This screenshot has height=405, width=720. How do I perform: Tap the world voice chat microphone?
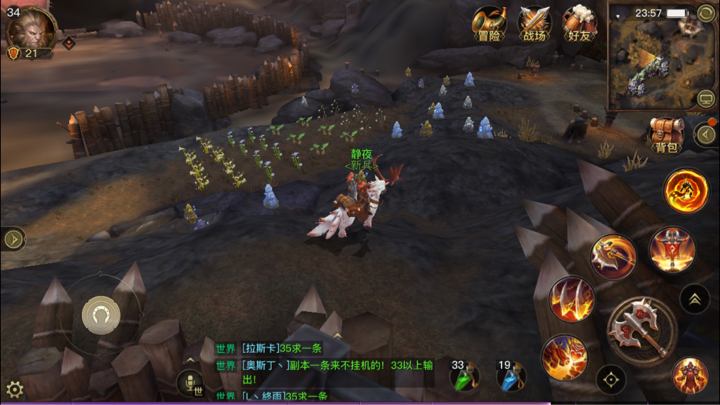188,382
